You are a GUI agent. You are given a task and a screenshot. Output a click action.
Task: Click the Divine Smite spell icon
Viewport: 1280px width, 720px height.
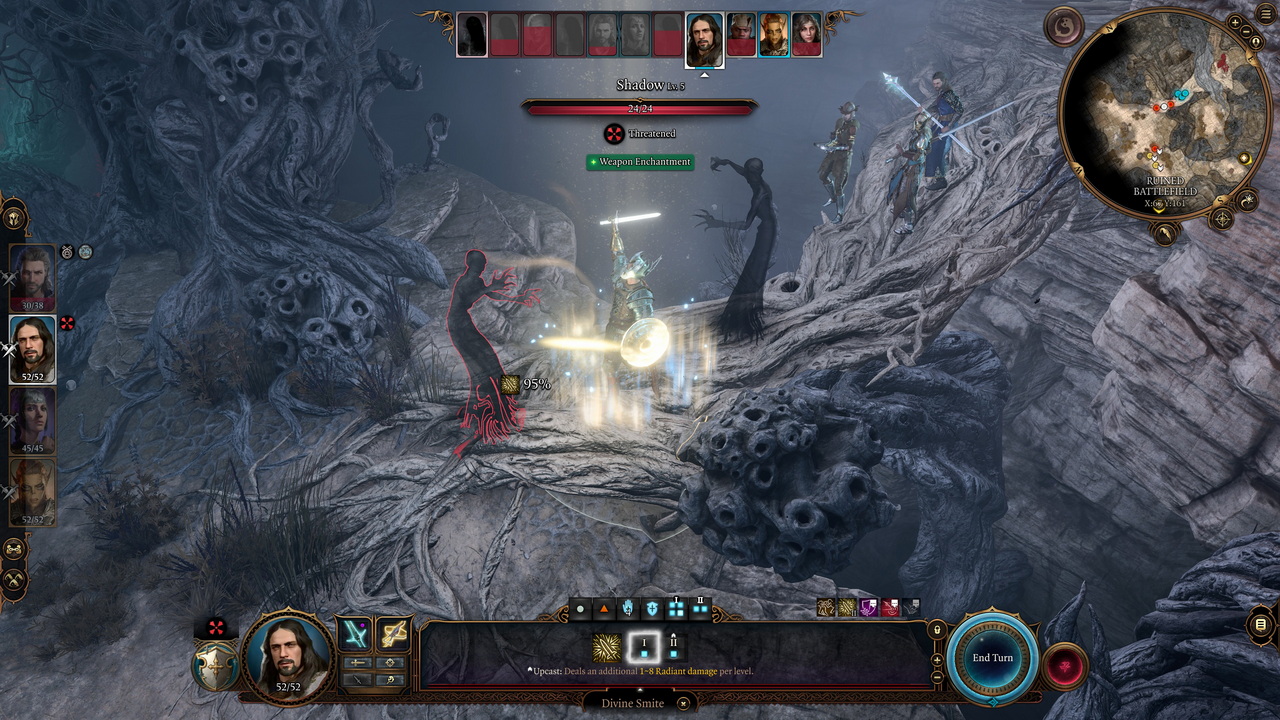pos(605,647)
